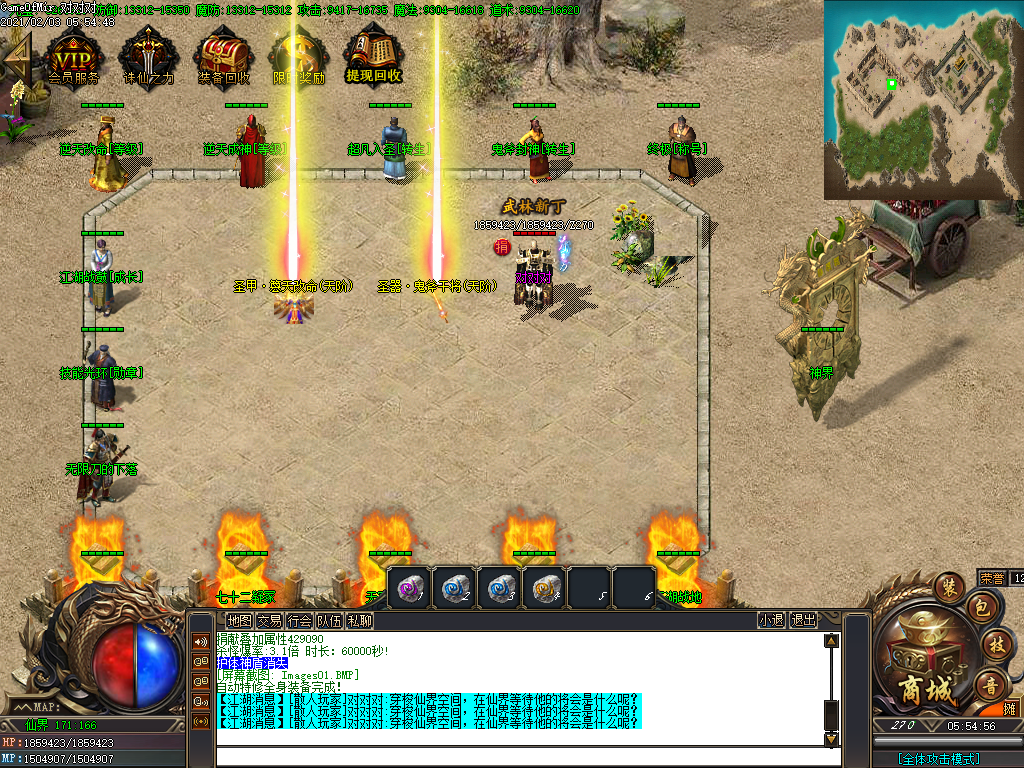Open the 装备回收 treasure chest
The height and width of the screenshot is (768, 1024).
coord(223,55)
